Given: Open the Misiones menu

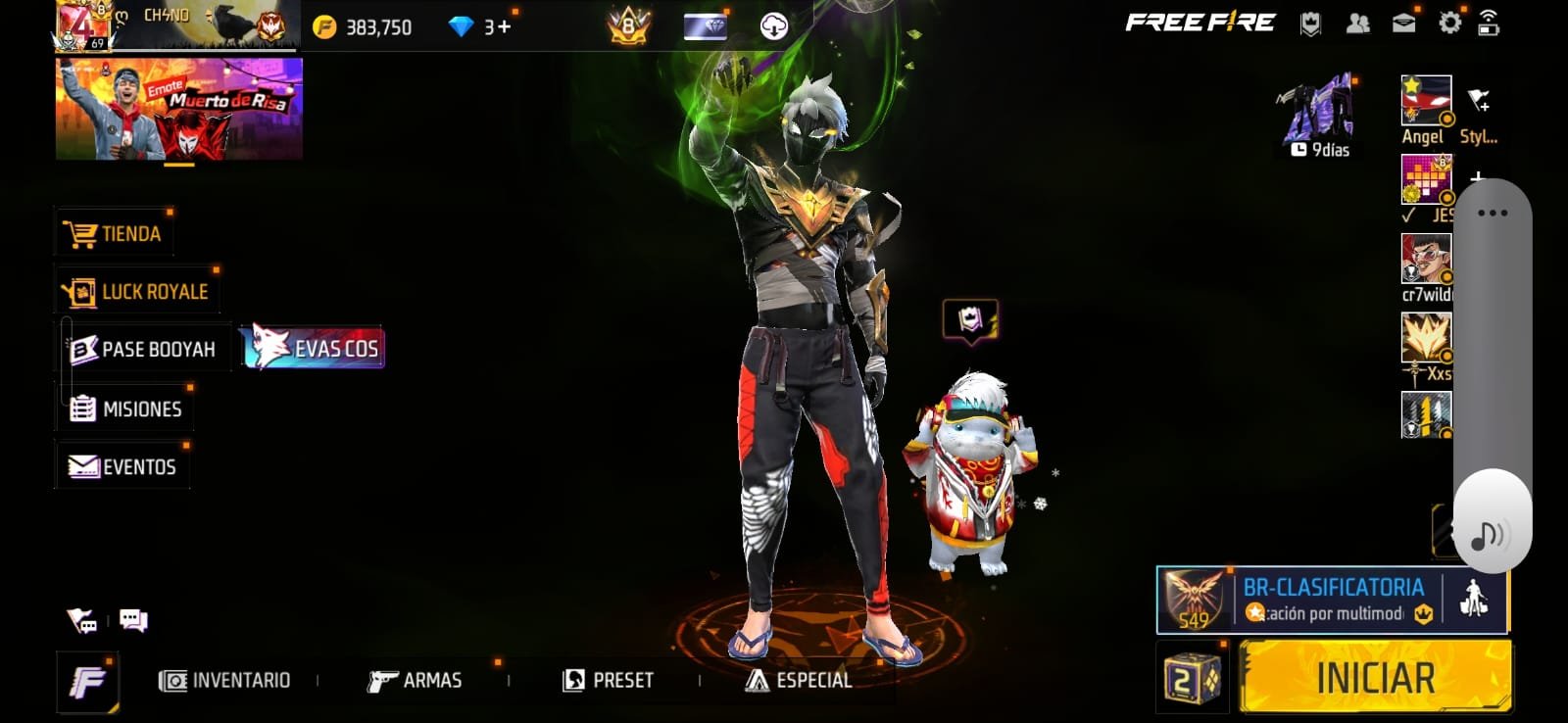Looking at the screenshot, I should point(125,410).
